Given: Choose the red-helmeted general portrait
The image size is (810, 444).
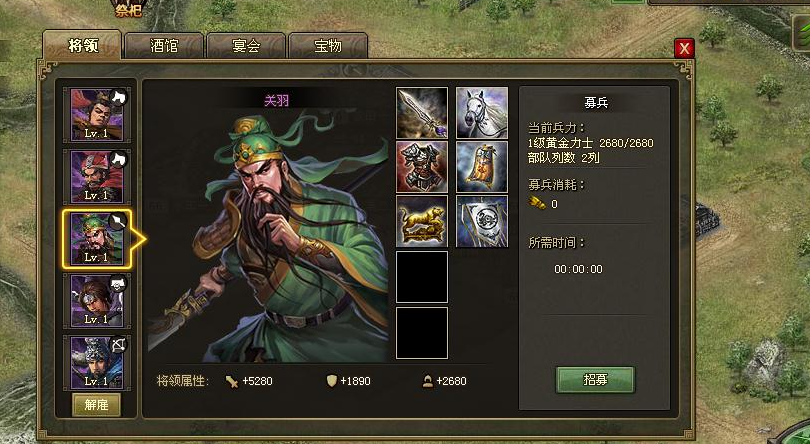Looking at the screenshot, I should (97, 177).
